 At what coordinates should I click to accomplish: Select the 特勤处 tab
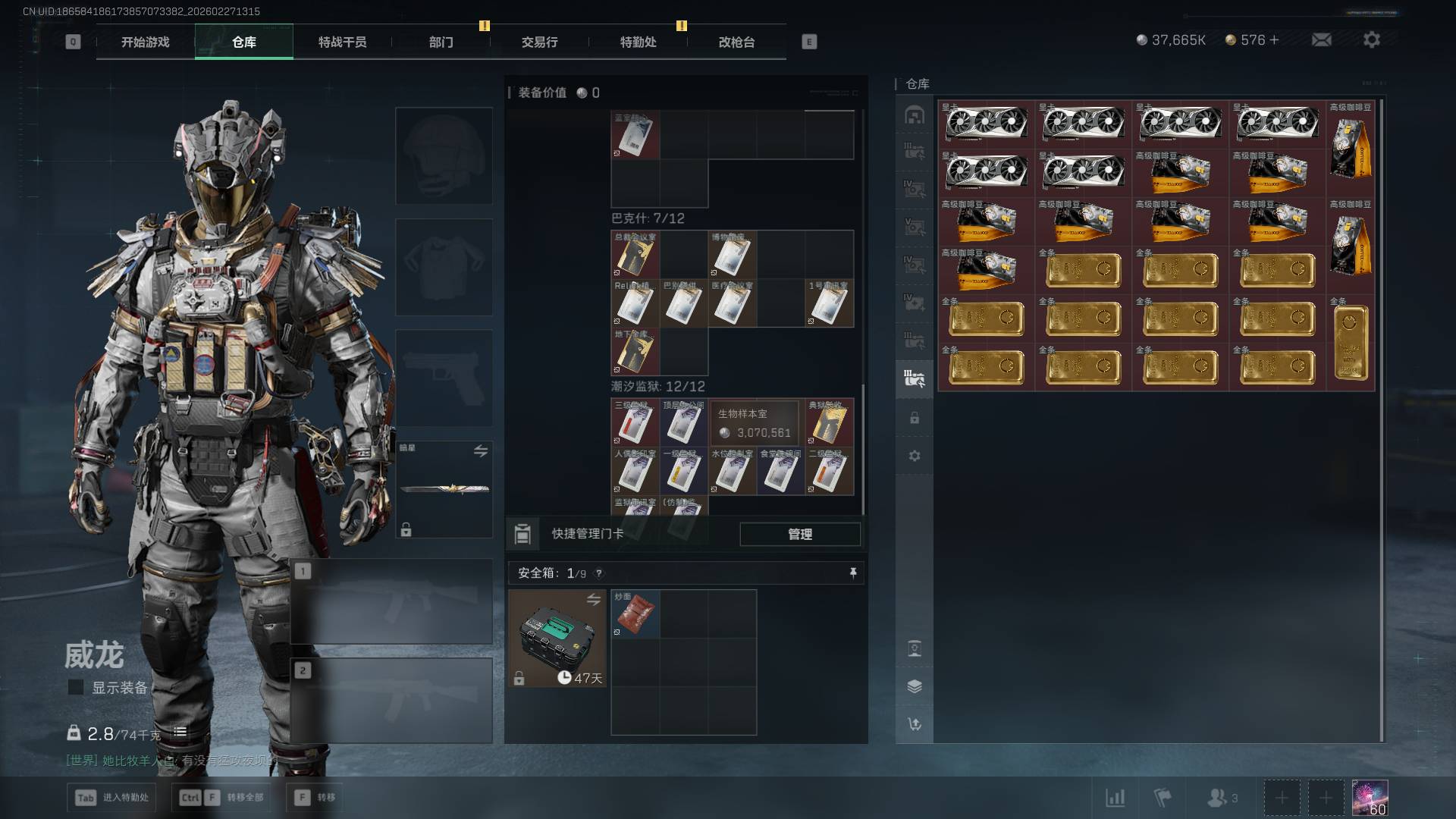tap(638, 42)
